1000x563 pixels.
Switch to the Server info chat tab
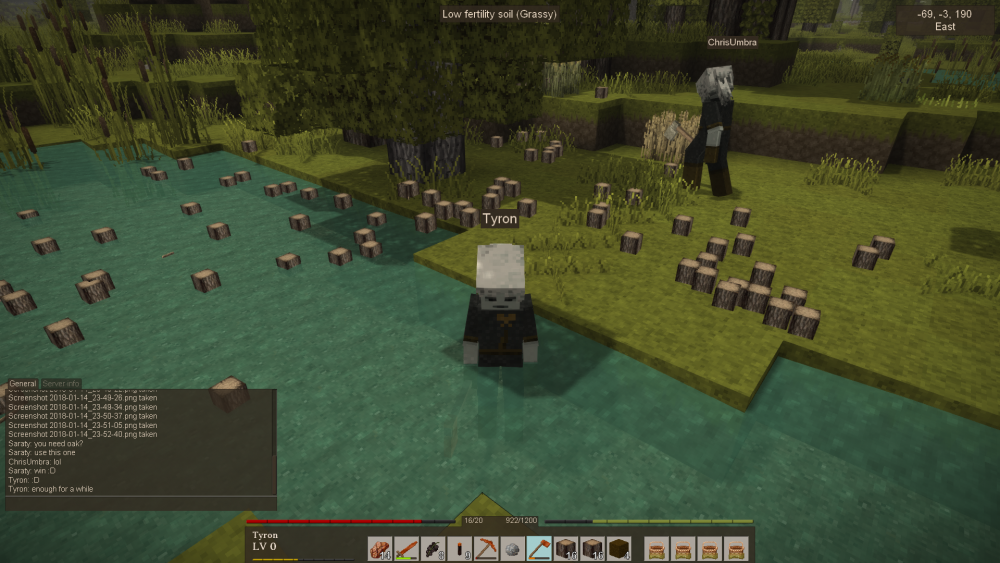60,384
